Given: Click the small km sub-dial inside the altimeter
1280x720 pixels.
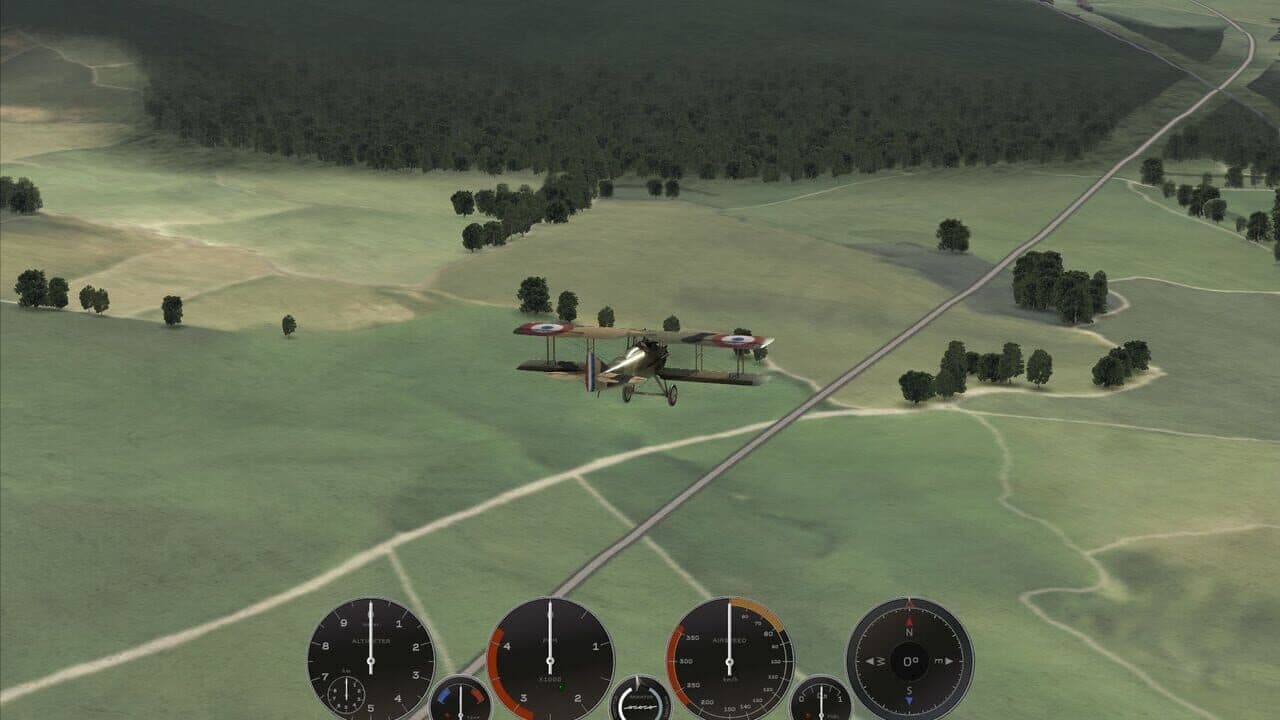Looking at the screenshot, I should [344, 695].
